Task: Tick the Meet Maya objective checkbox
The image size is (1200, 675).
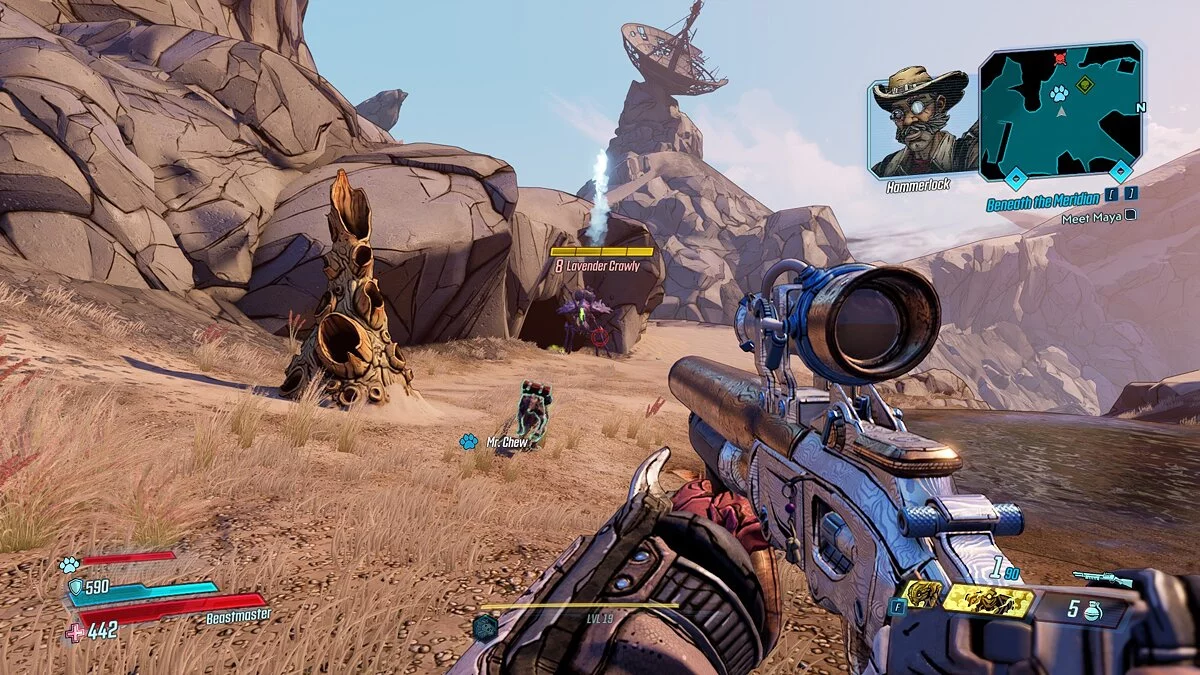Action: pos(1130,215)
